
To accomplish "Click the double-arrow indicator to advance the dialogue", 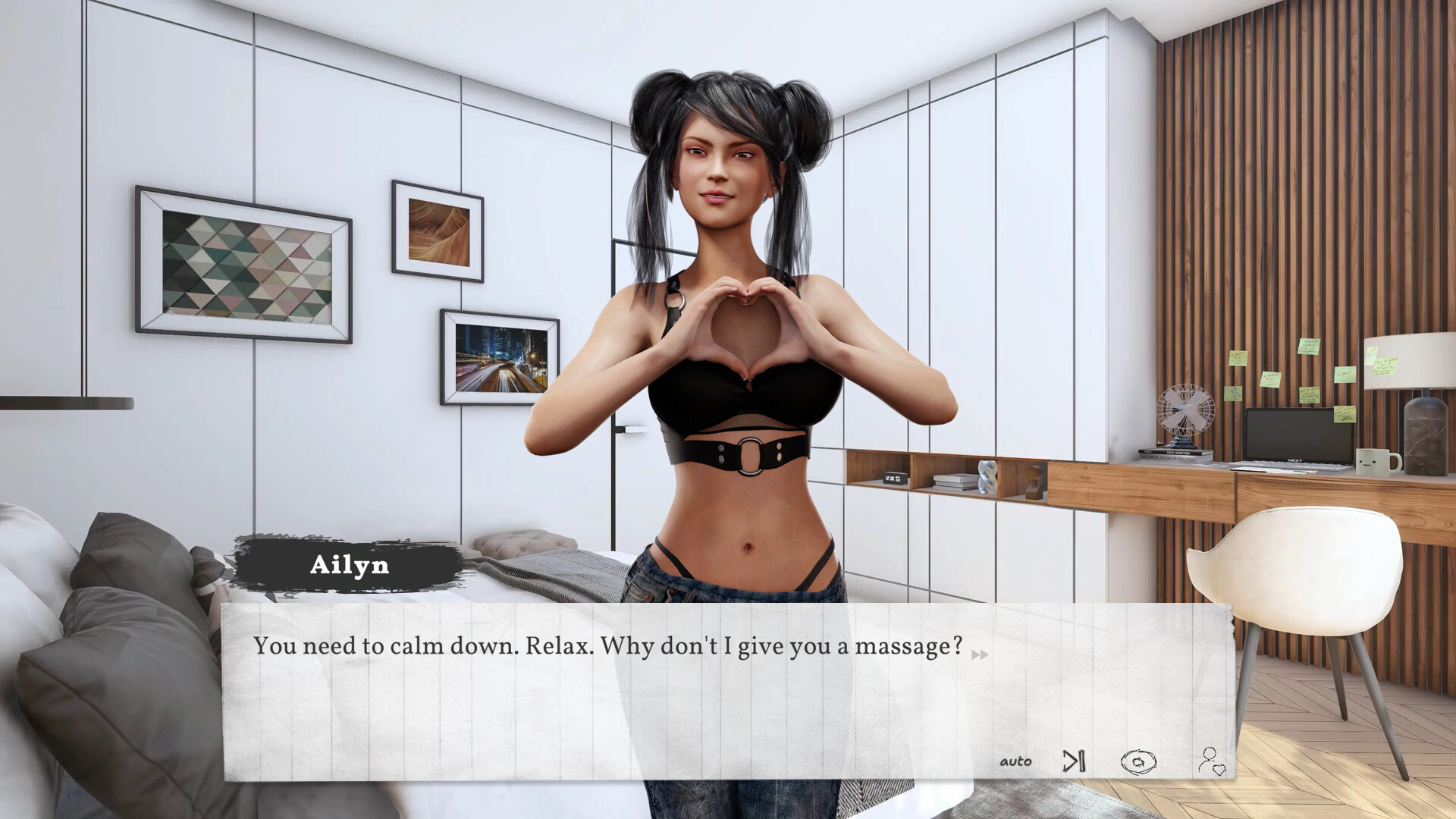I will [x=979, y=655].
